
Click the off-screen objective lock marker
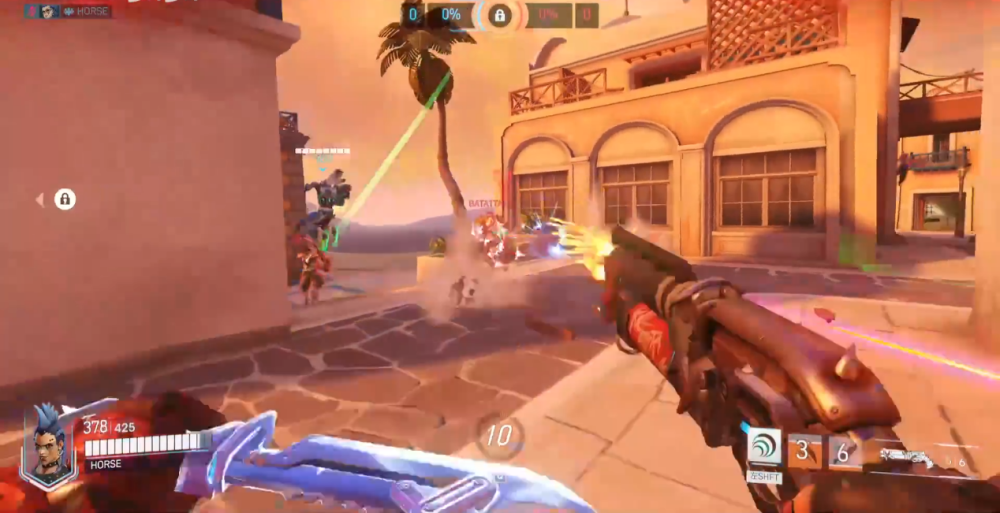pyautogui.click(x=64, y=200)
